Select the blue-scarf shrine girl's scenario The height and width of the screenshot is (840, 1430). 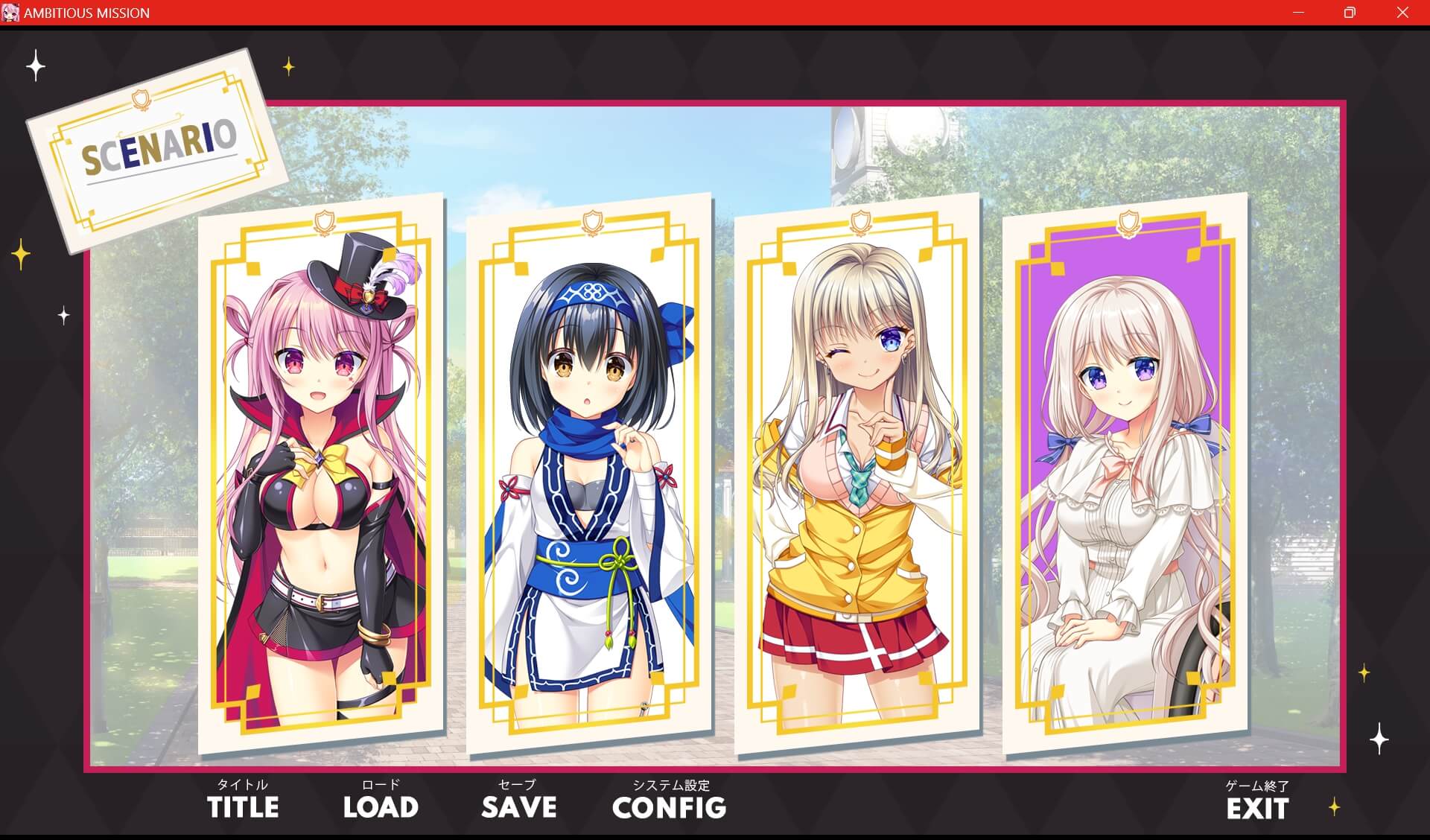click(591, 477)
